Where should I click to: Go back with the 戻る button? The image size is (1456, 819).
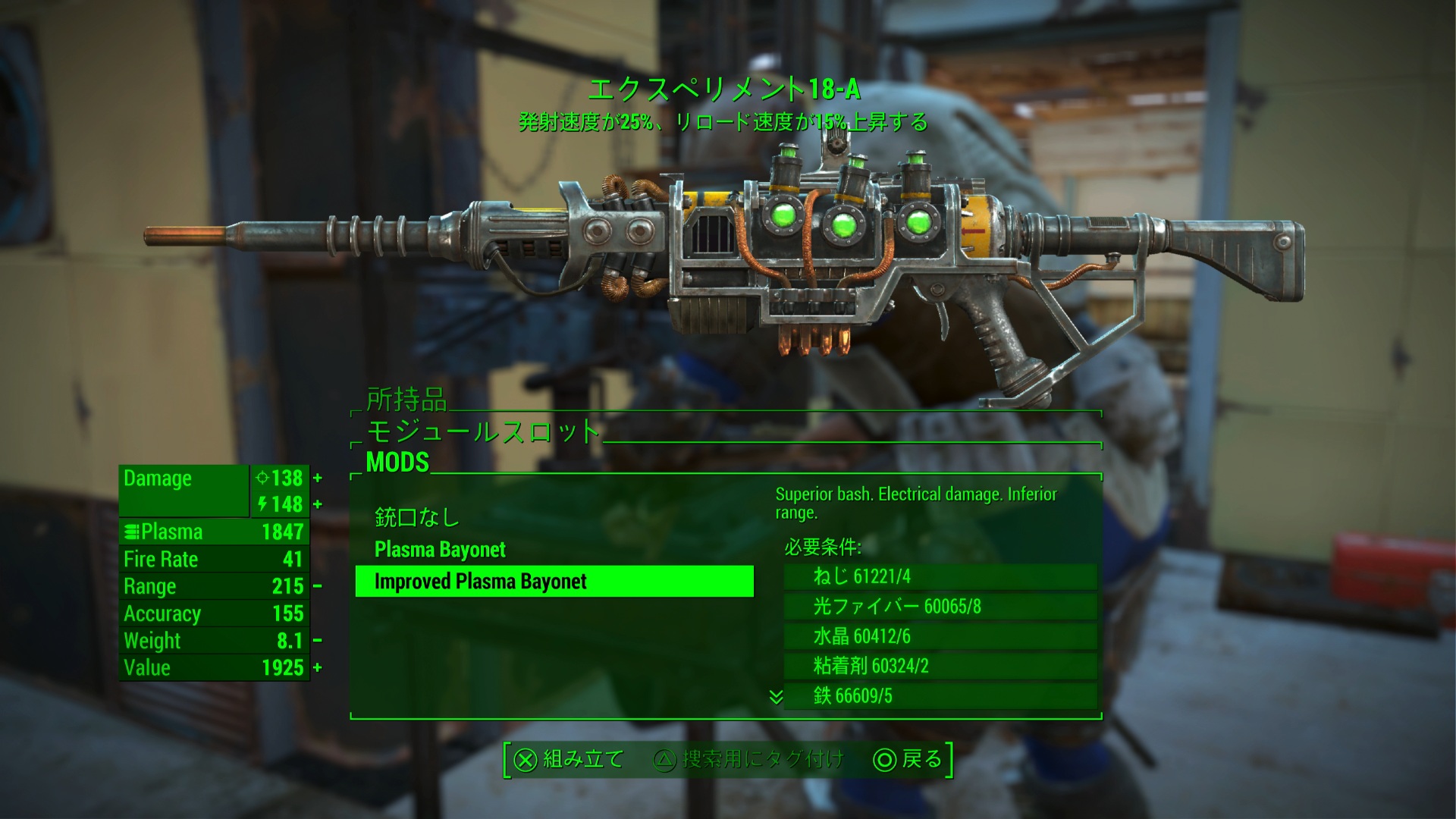[x=908, y=759]
